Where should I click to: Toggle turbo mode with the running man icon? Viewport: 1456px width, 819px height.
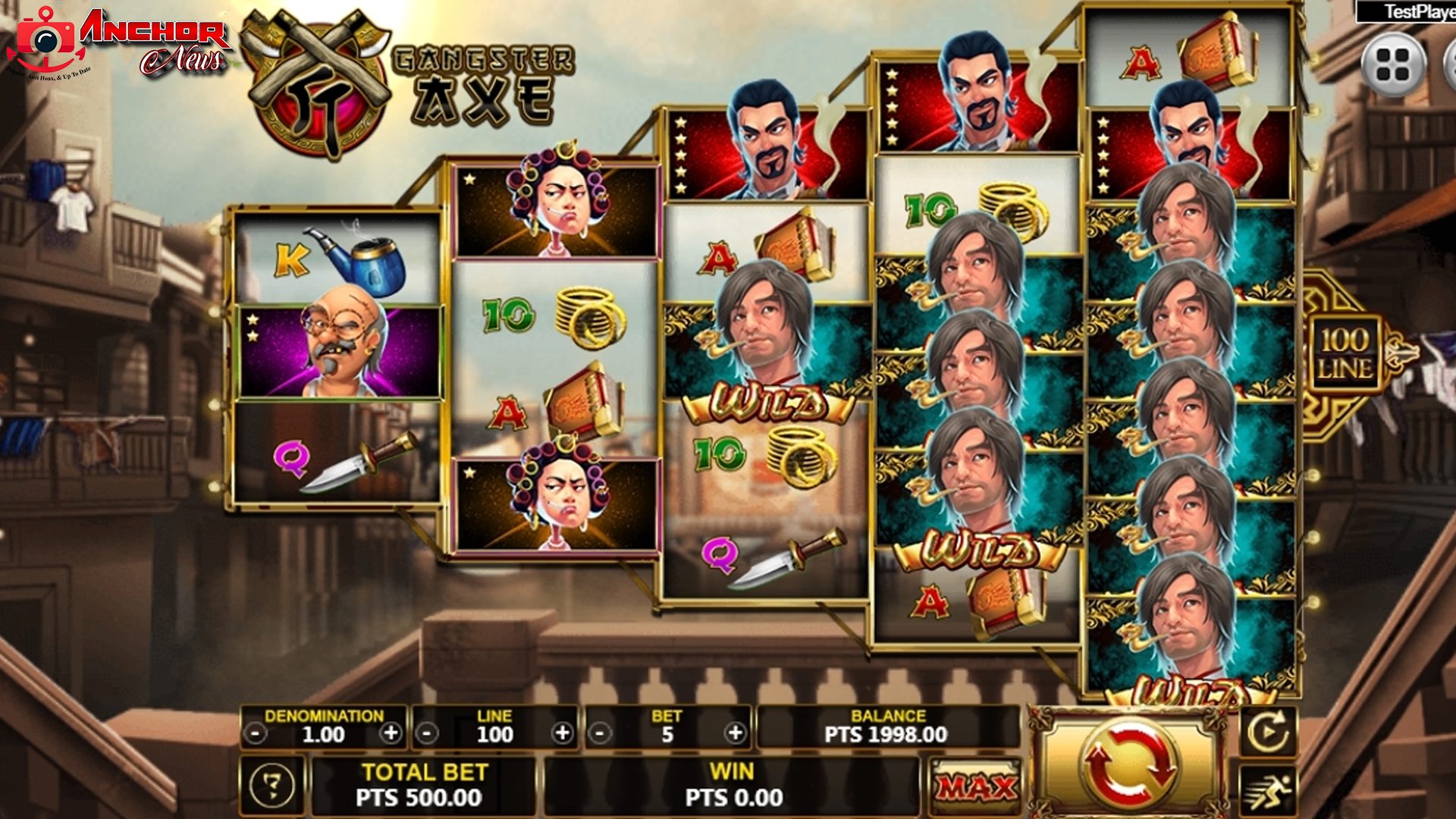tap(1268, 789)
